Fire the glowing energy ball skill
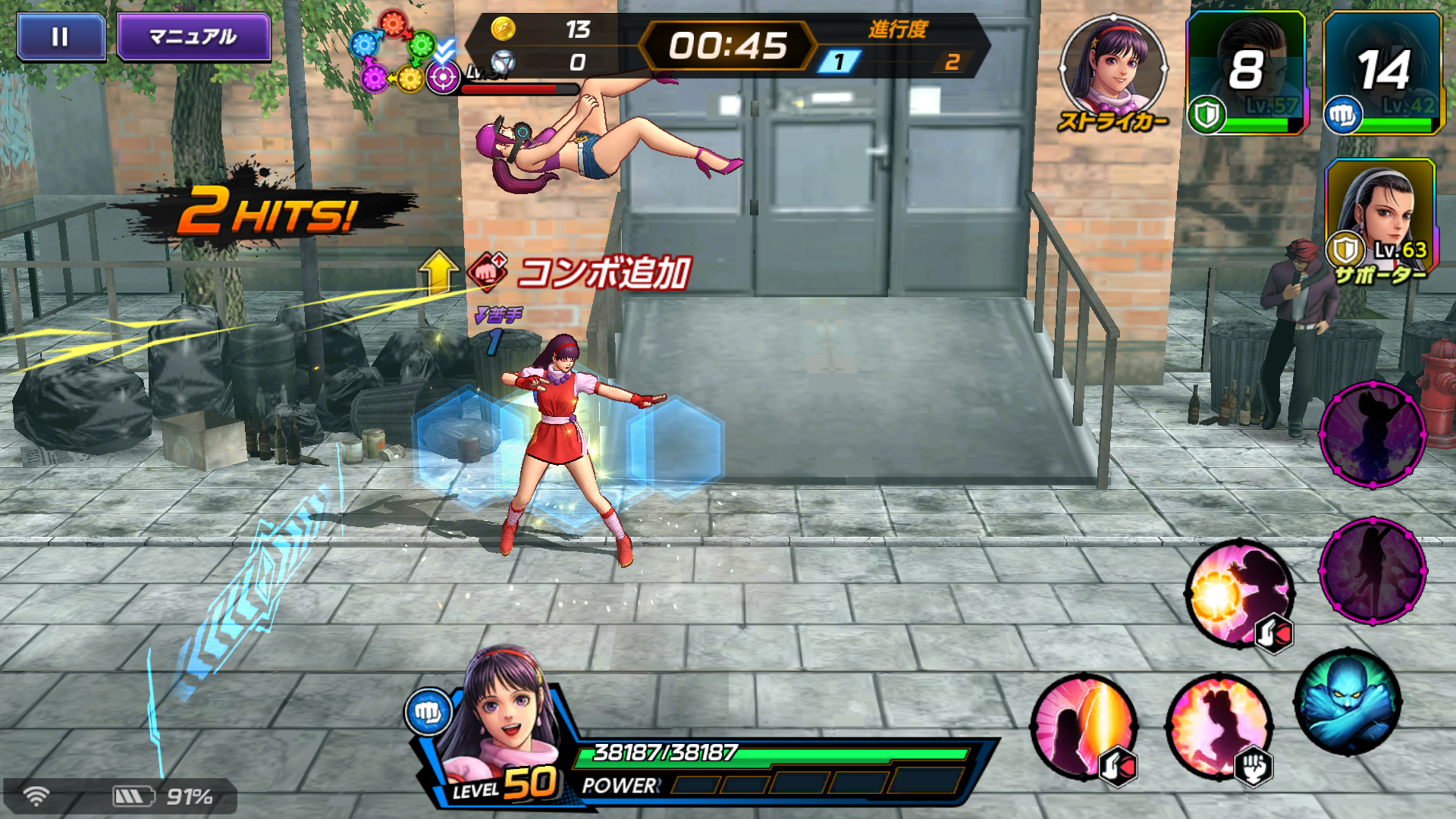 click(x=1240, y=594)
